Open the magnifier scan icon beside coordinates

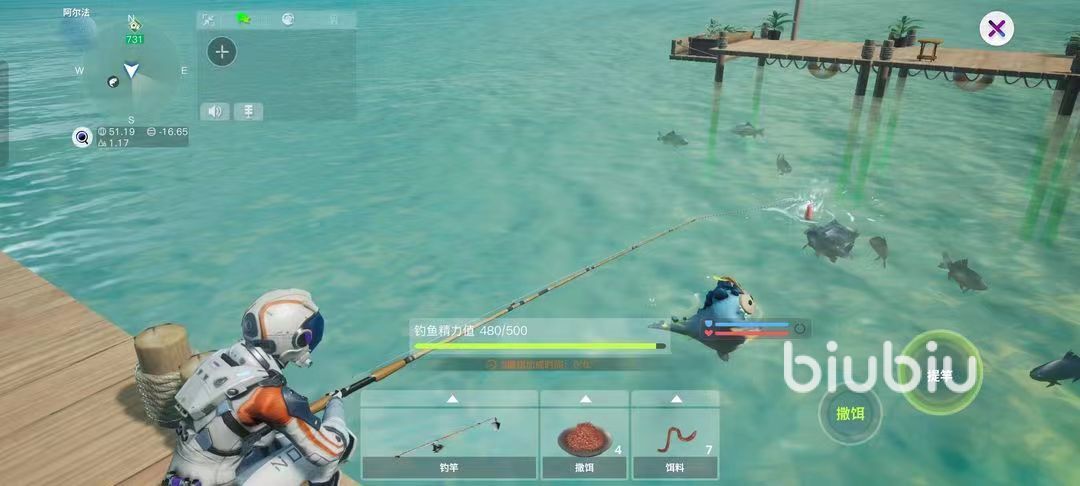[82, 138]
